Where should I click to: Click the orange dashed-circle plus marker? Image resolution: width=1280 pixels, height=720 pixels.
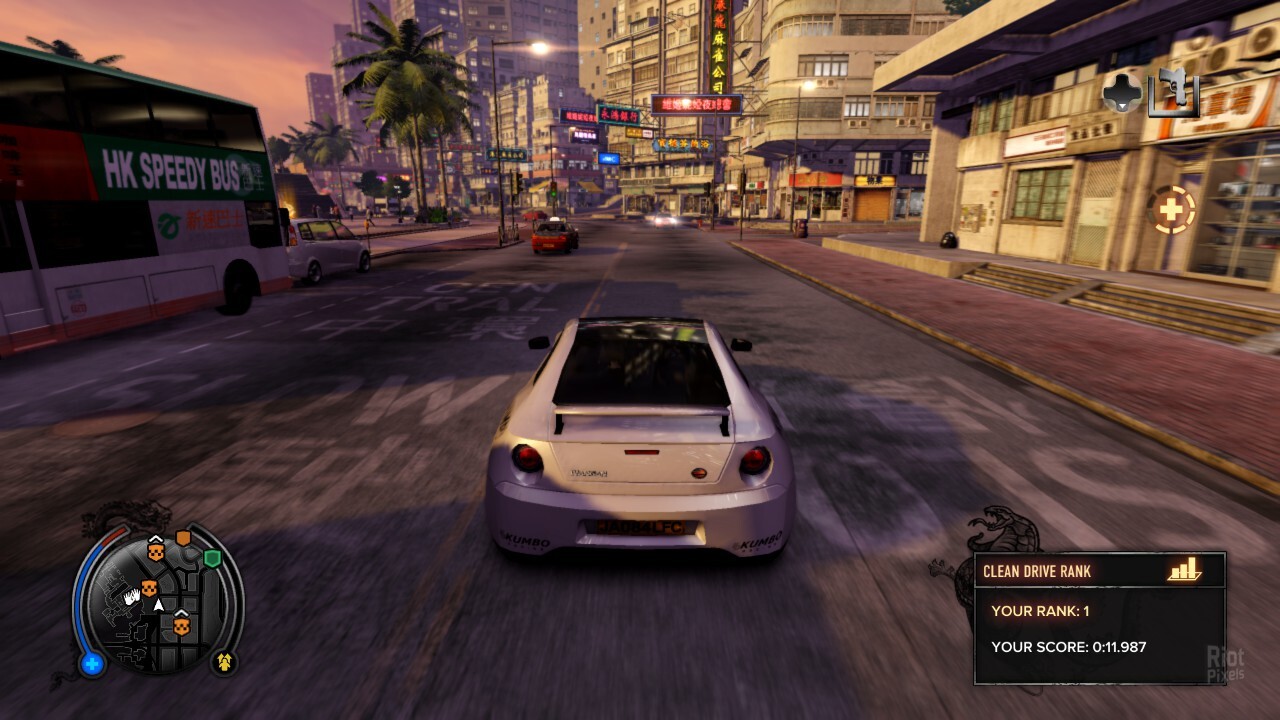1170,210
